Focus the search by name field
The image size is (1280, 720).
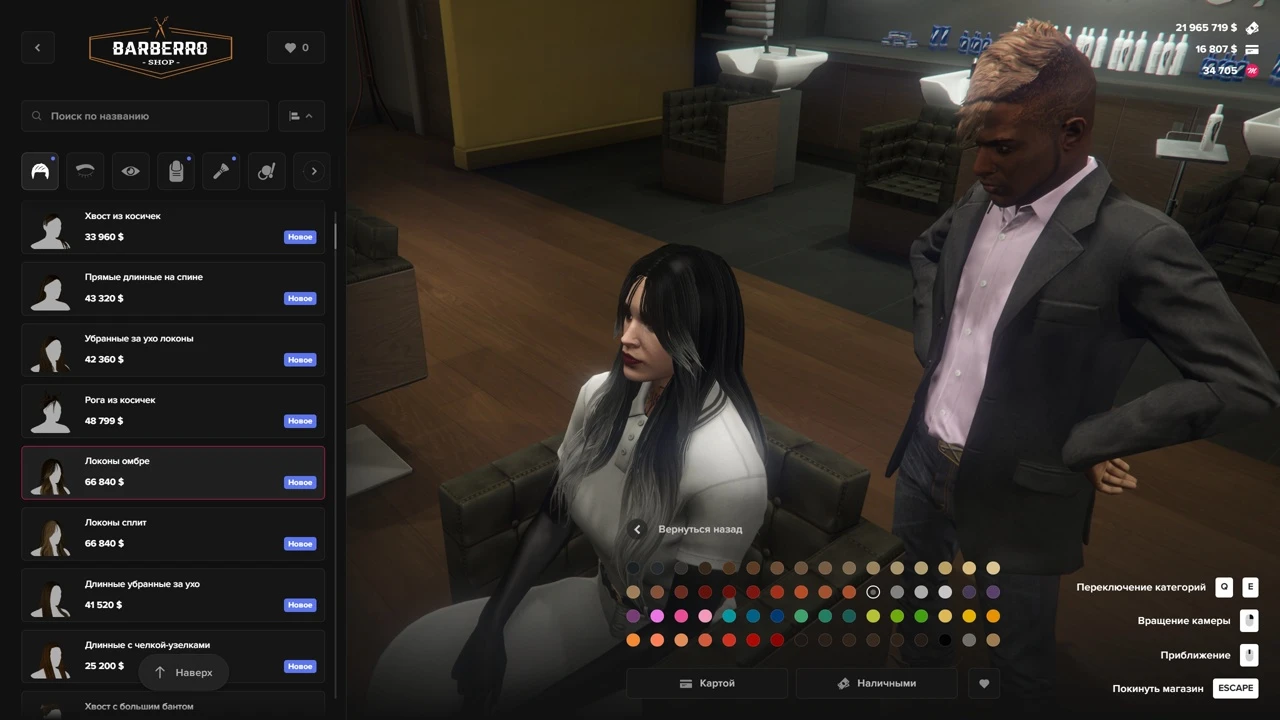146,116
